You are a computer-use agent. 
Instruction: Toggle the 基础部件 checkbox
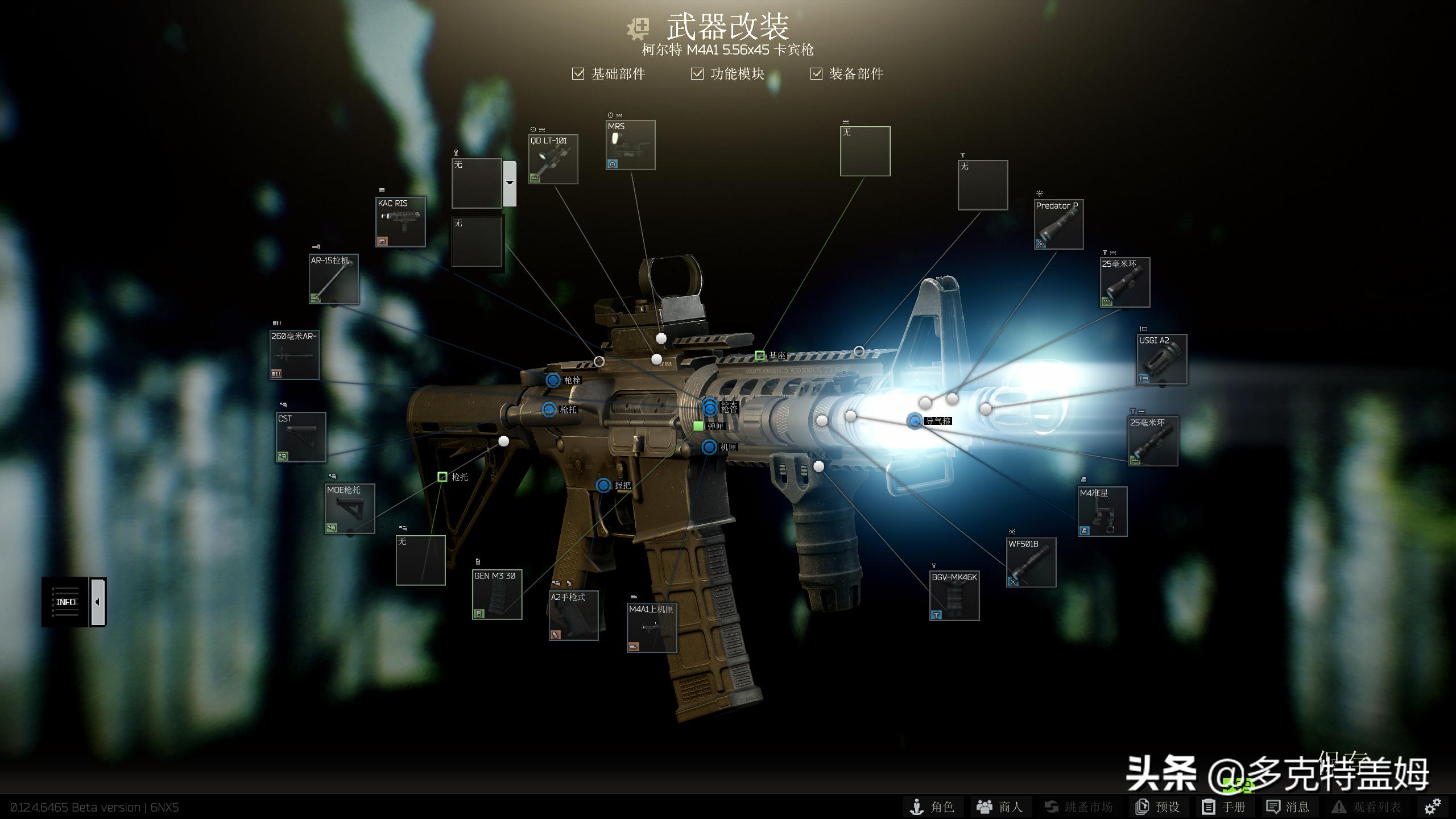tap(578, 74)
